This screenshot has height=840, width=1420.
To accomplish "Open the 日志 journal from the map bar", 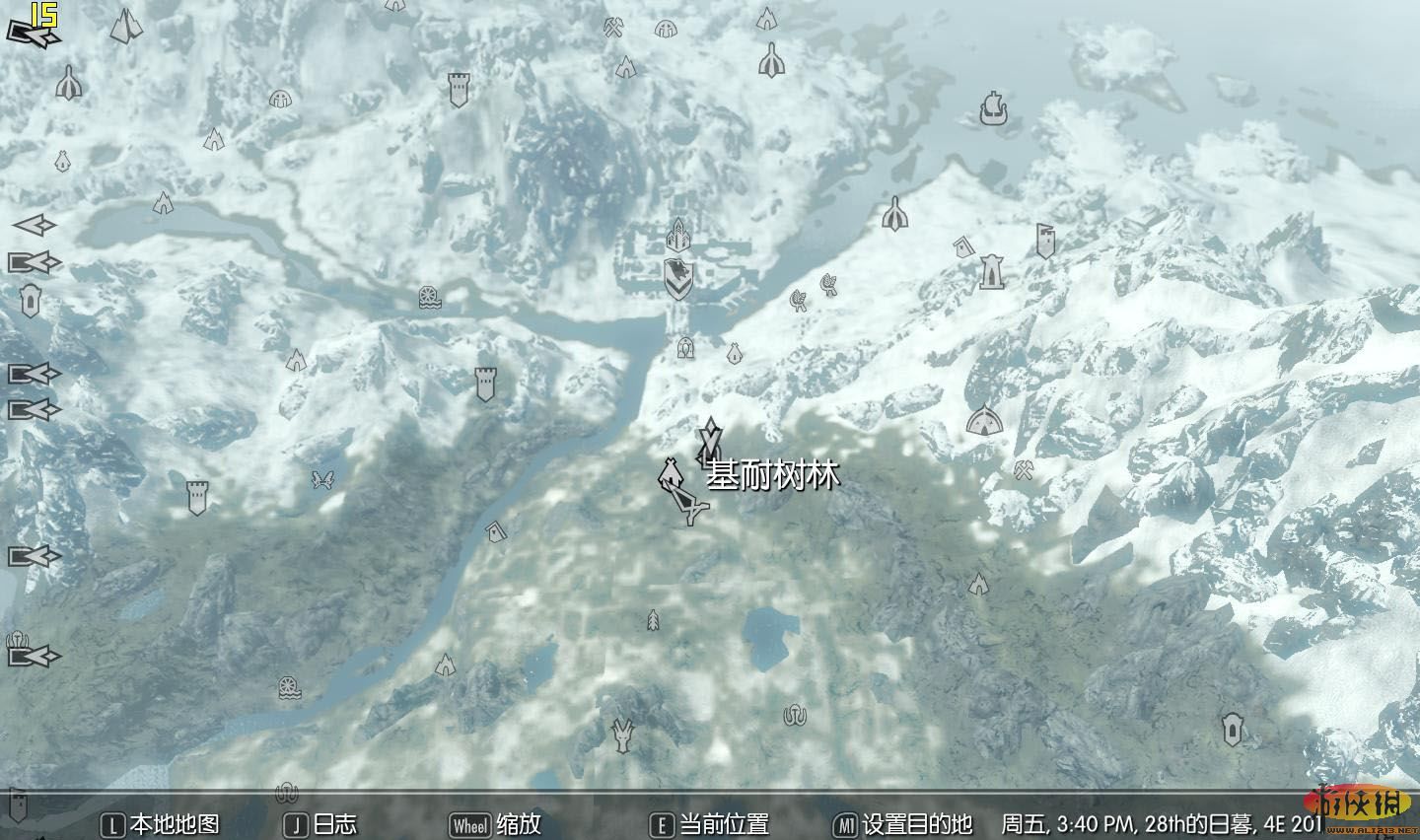I will 321,824.
